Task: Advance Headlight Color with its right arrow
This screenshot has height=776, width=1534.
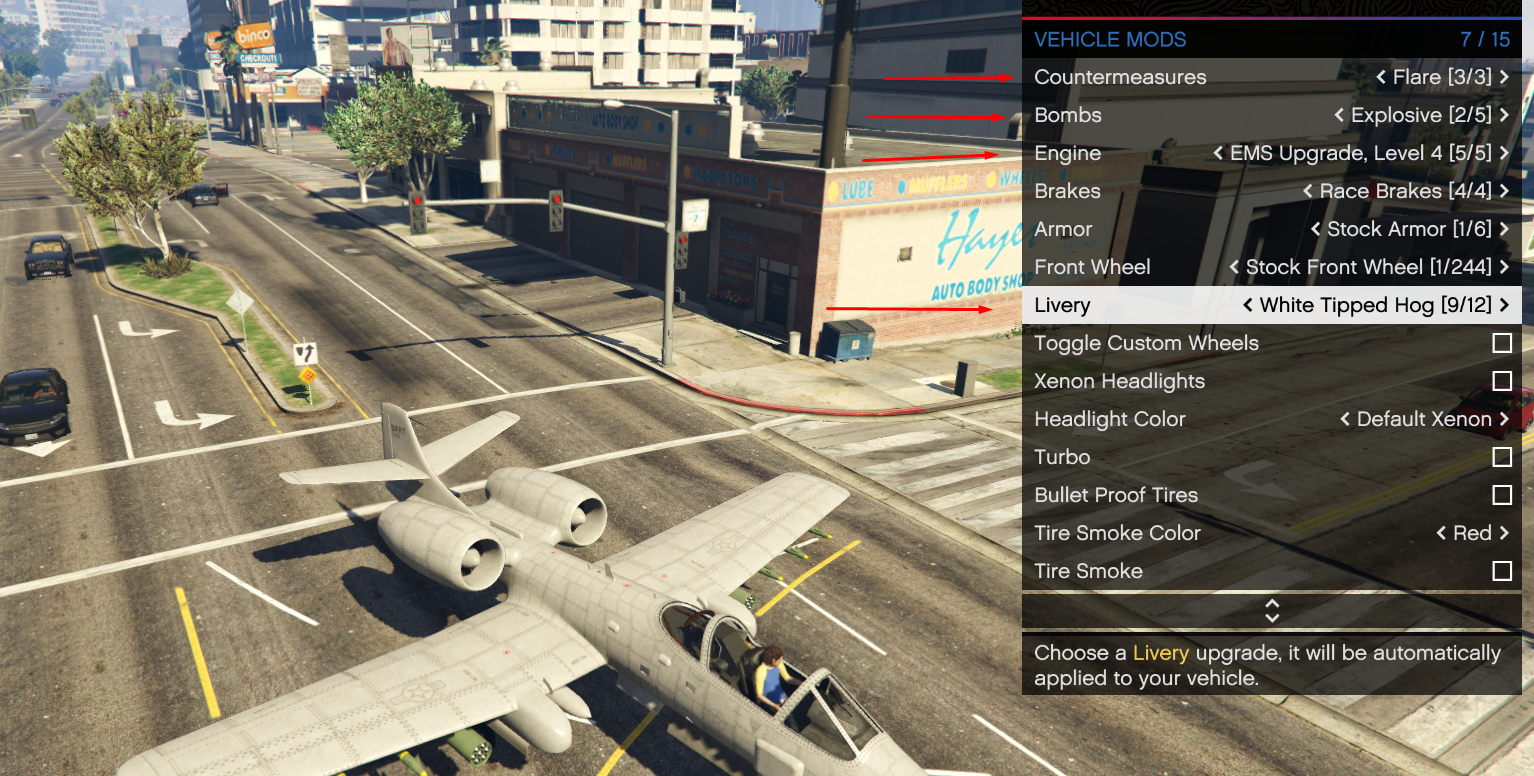Action: 1504,419
